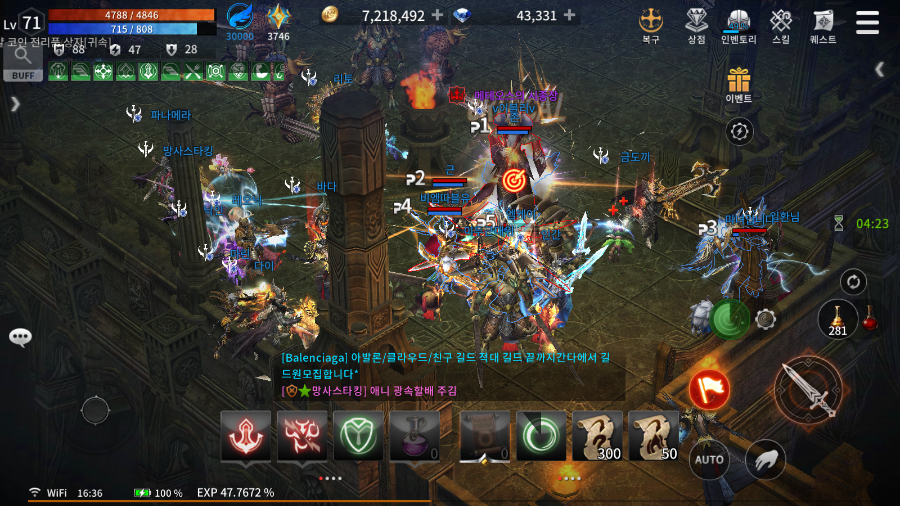The image size is (900, 506).
Task: Use the scroll slot with count 300
Action: [597, 436]
